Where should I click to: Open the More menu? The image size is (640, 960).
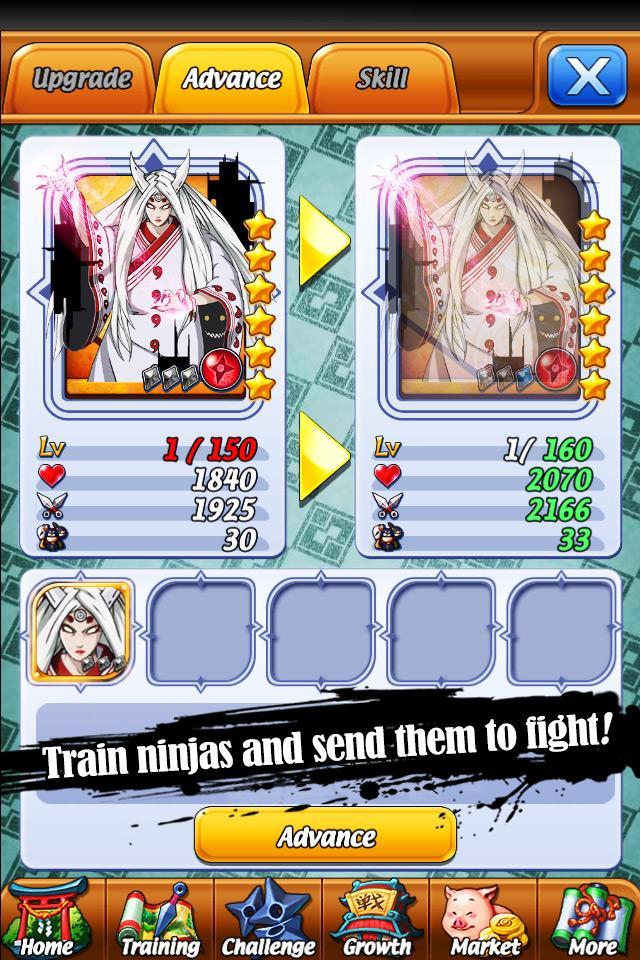pos(592,920)
